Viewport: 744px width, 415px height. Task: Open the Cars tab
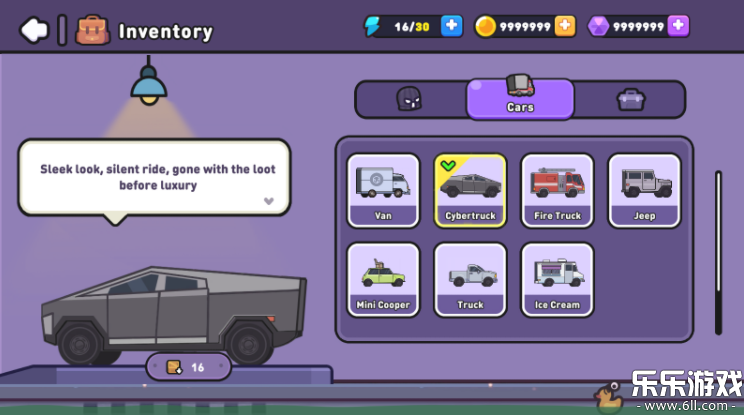click(x=520, y=98)
